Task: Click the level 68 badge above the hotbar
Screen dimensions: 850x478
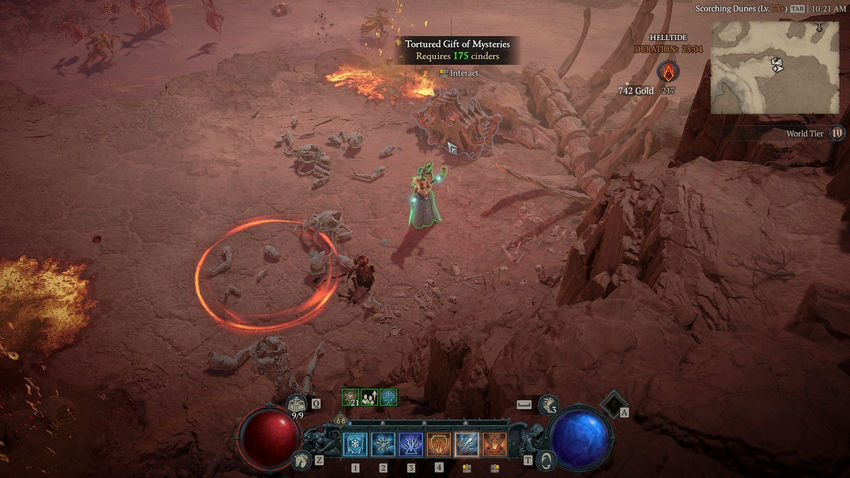Action: coord(341,420)
